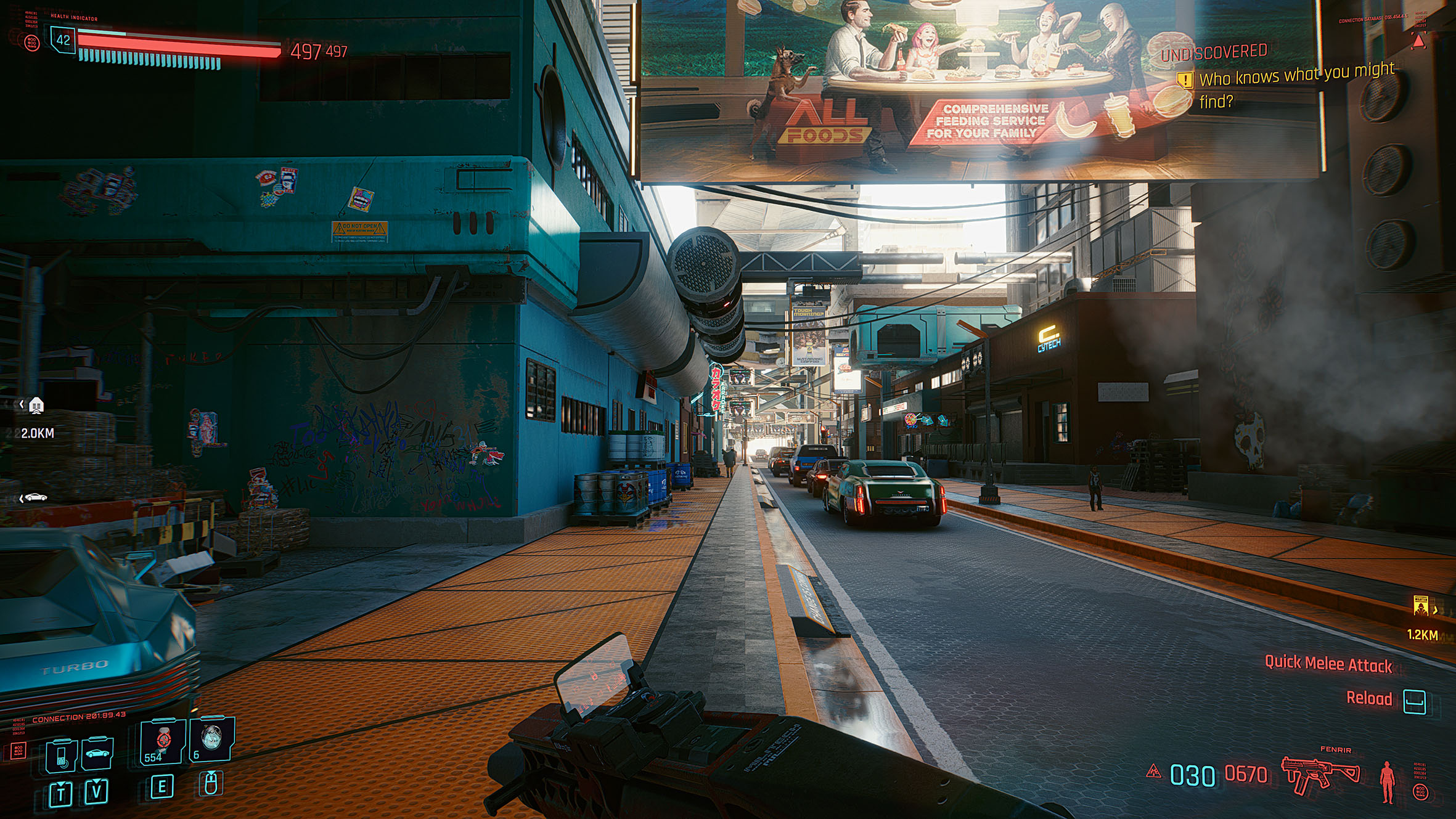Select the grenade slot with 6 remaining
The height and width of the screenshot is (819, 1456).
(211, 739)
